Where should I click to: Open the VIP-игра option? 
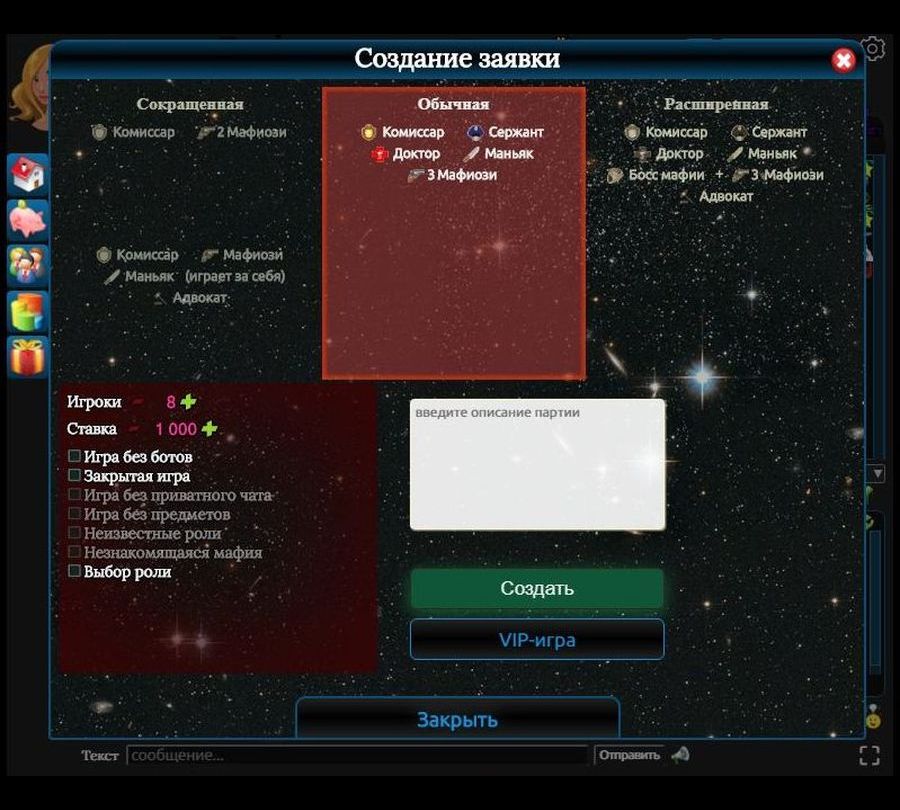537,640
